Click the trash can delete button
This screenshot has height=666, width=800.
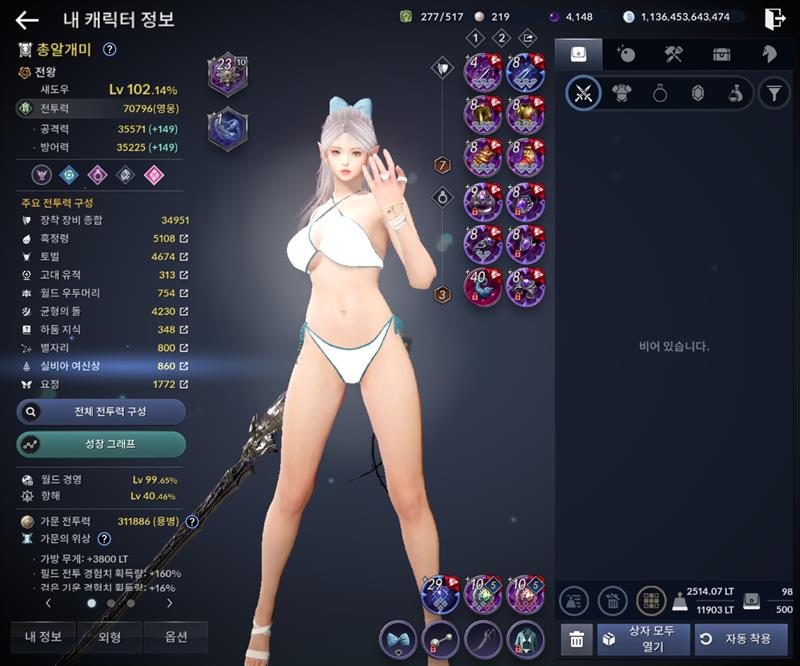(575, 638)
